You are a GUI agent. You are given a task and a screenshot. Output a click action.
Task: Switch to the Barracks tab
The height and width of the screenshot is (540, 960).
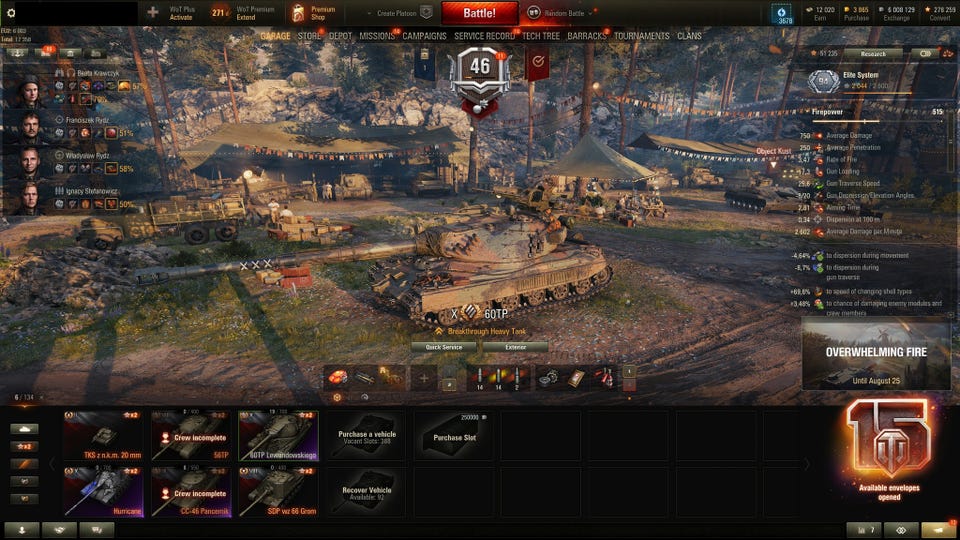pos(587,36)
